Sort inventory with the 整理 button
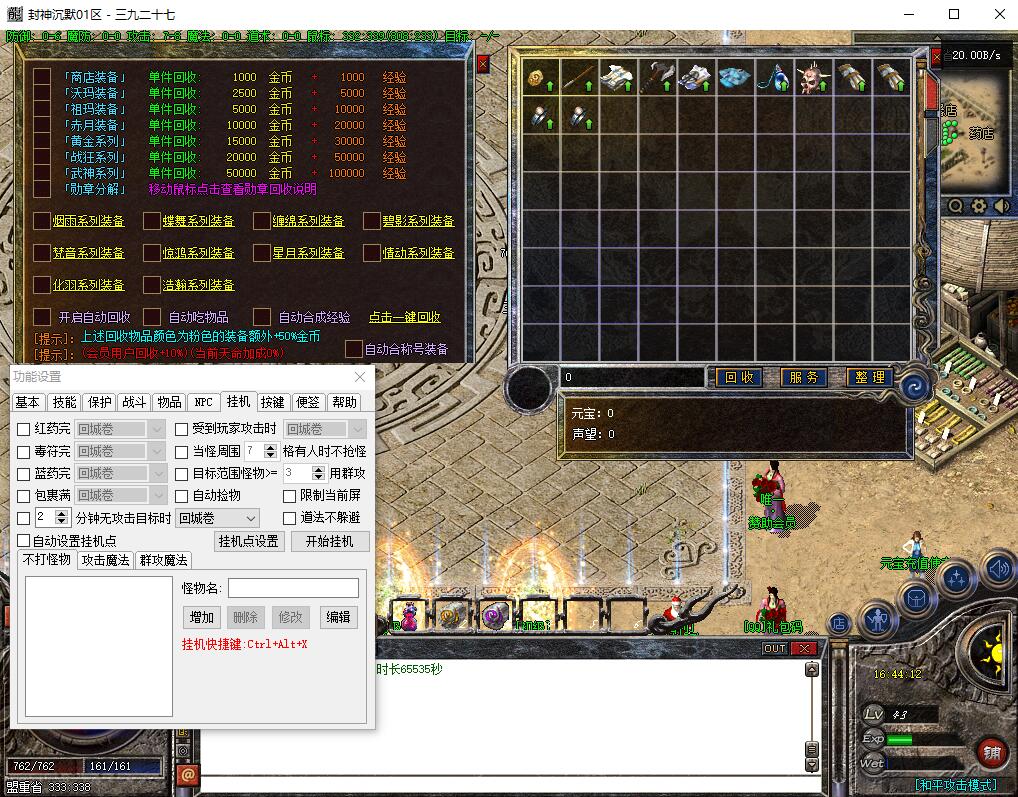Viewport: 1018px width, 797px height. [870, 377]
